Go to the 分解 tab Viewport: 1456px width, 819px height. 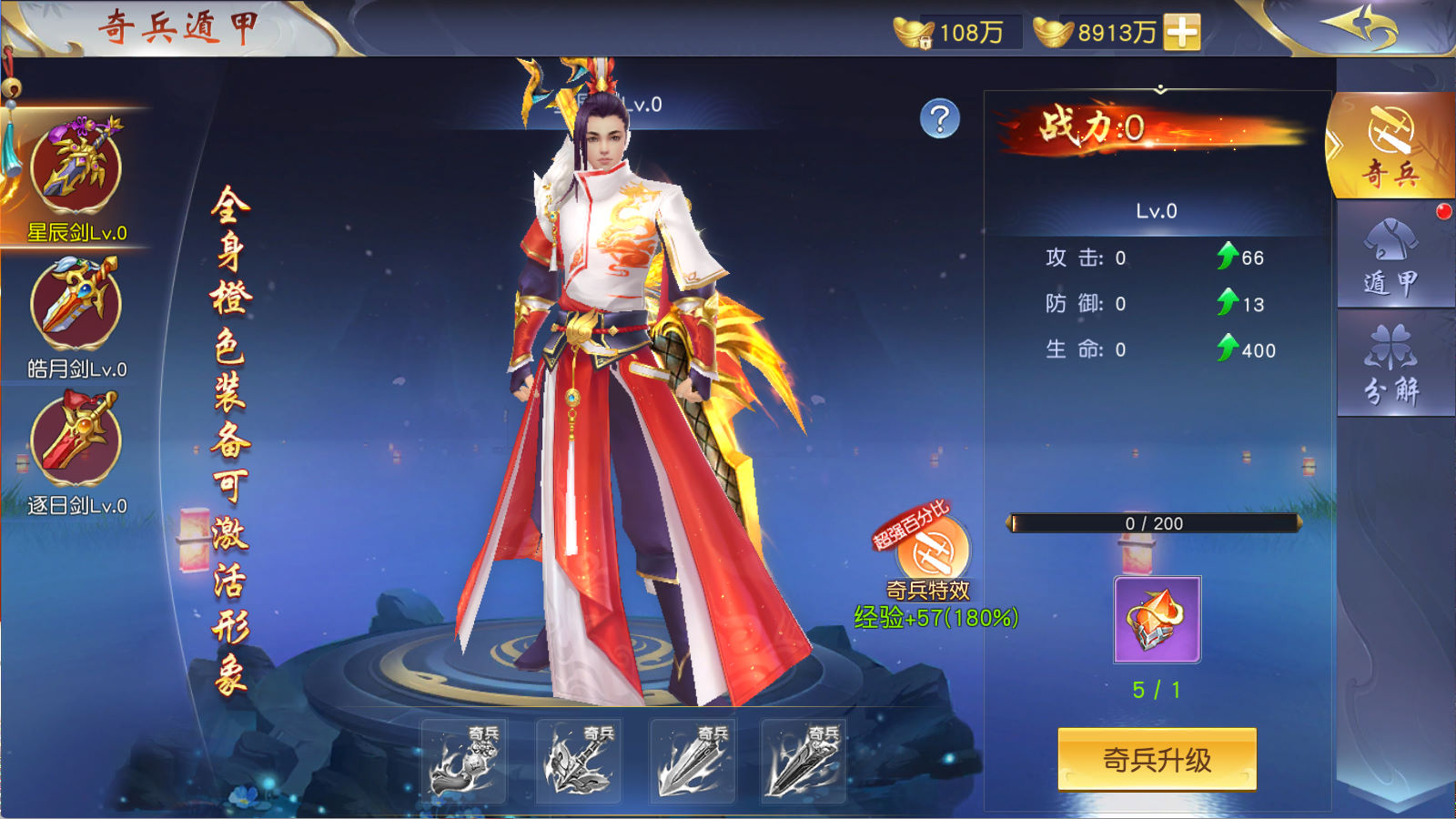pyautogui.click(x=1390, y=364)
